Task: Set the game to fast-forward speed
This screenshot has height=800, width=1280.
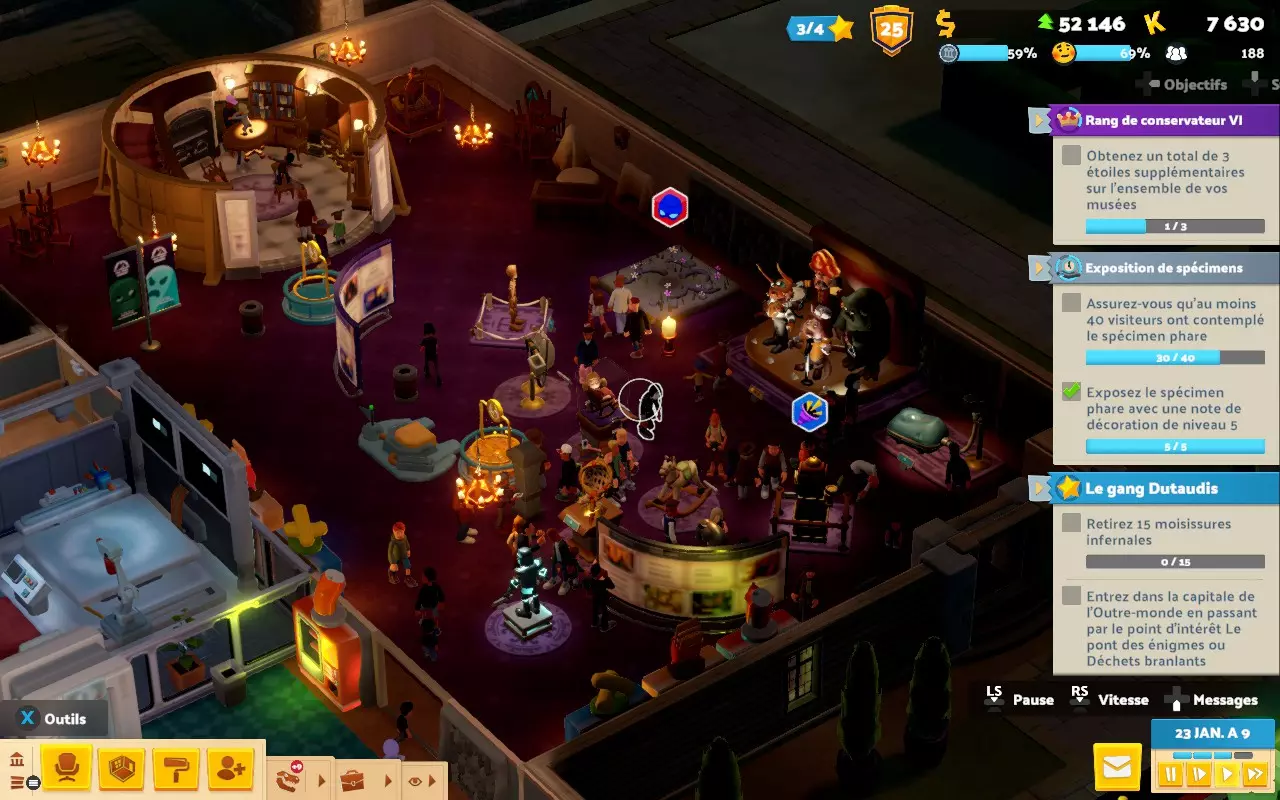Action: (1254, 774)
